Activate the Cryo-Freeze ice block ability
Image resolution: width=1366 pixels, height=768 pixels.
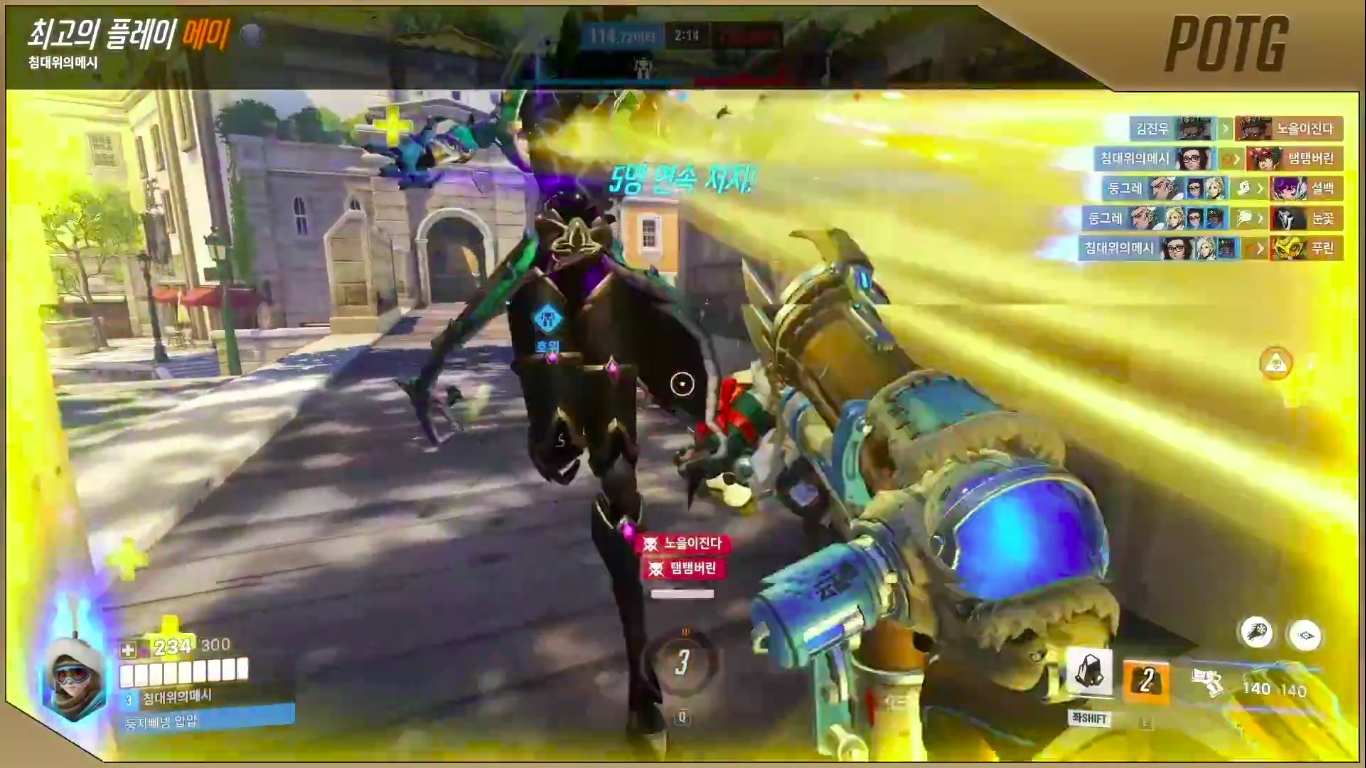click(1089, 673)
